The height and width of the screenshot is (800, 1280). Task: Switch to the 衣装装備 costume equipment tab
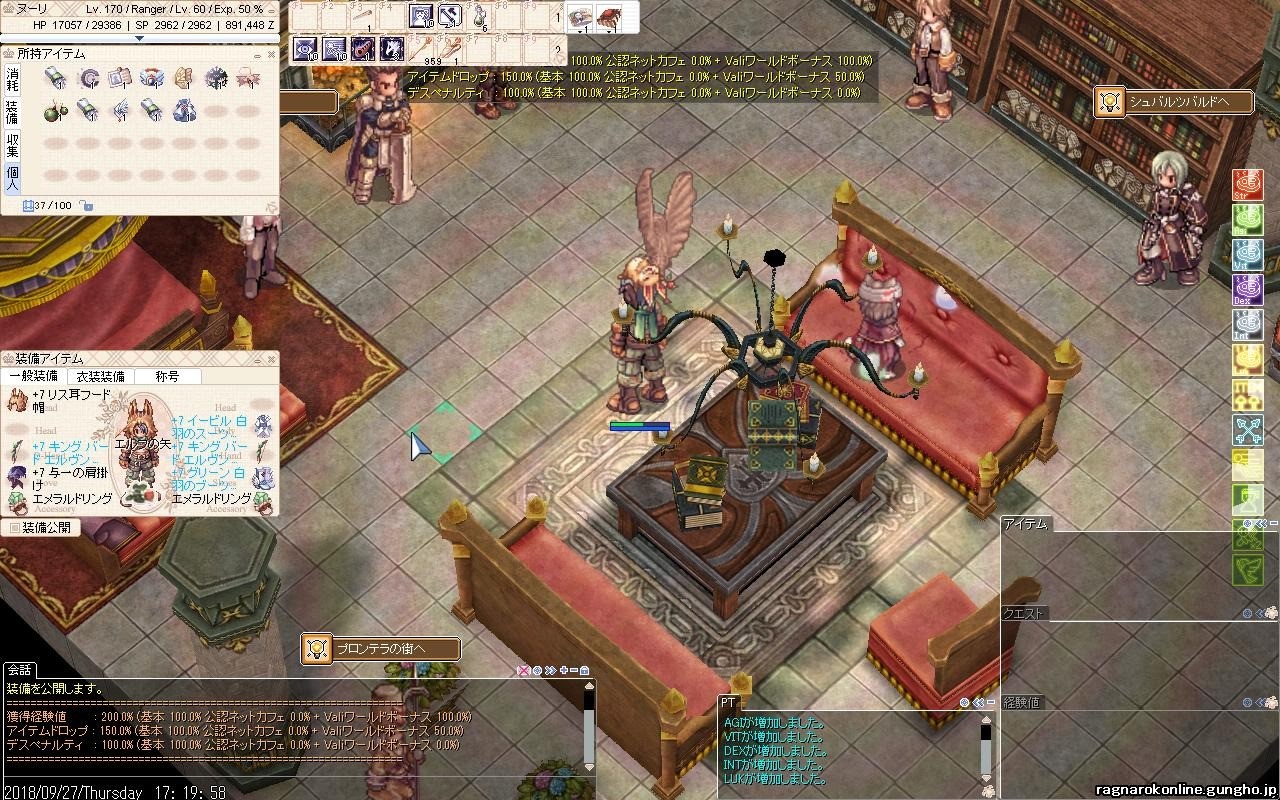[100, 377]
